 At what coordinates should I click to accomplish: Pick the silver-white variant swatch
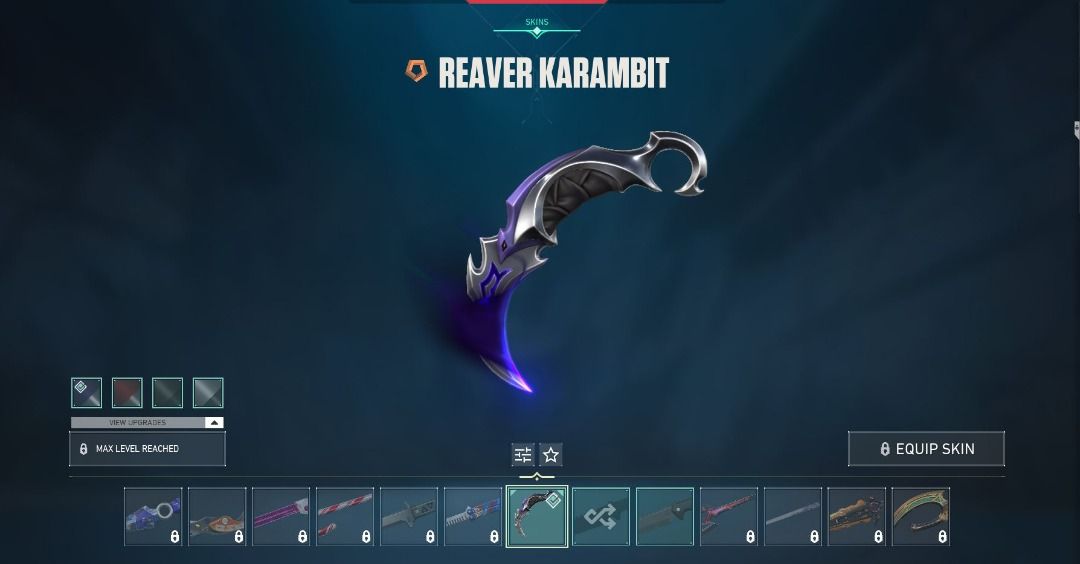click(207, 393)
